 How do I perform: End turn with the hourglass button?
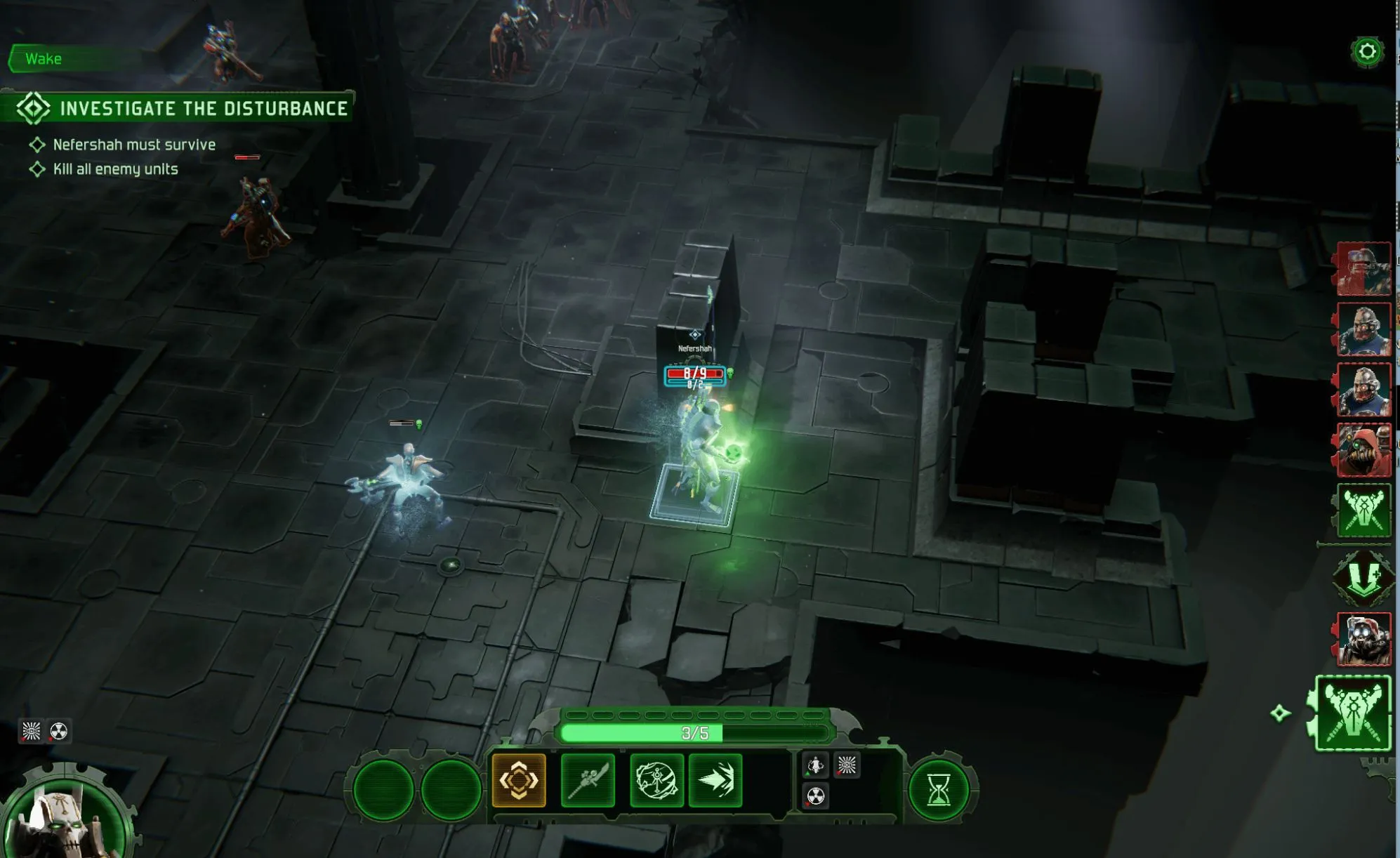coord(938,791)
